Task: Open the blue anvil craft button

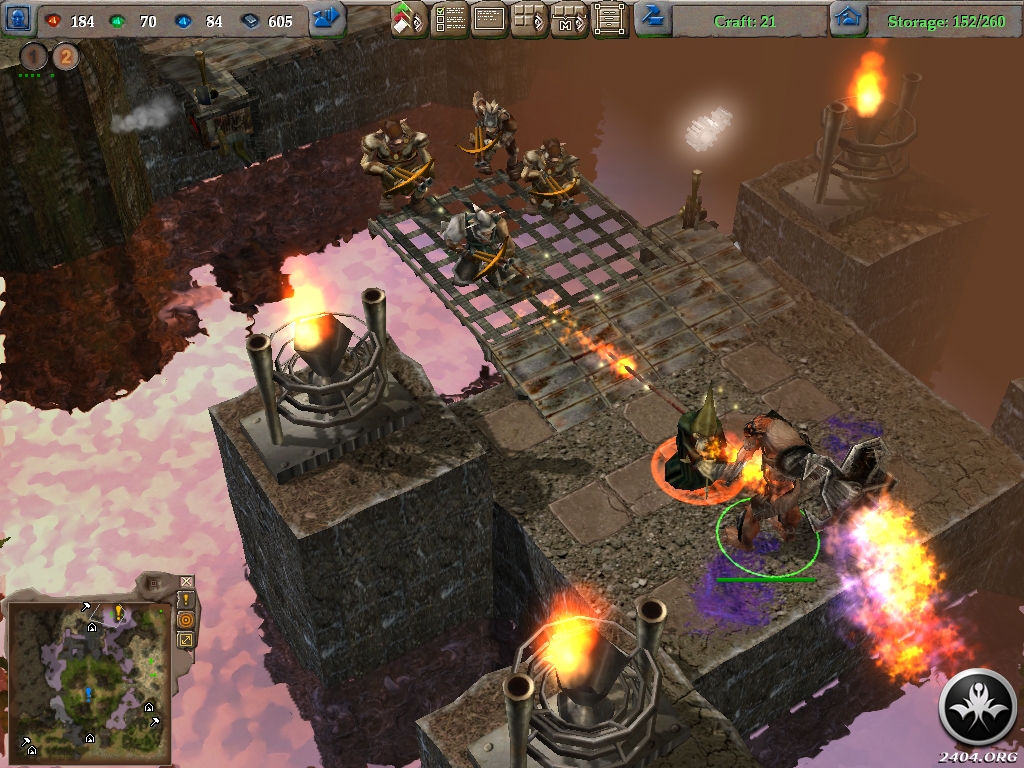Action: click(x=653, y=17)
